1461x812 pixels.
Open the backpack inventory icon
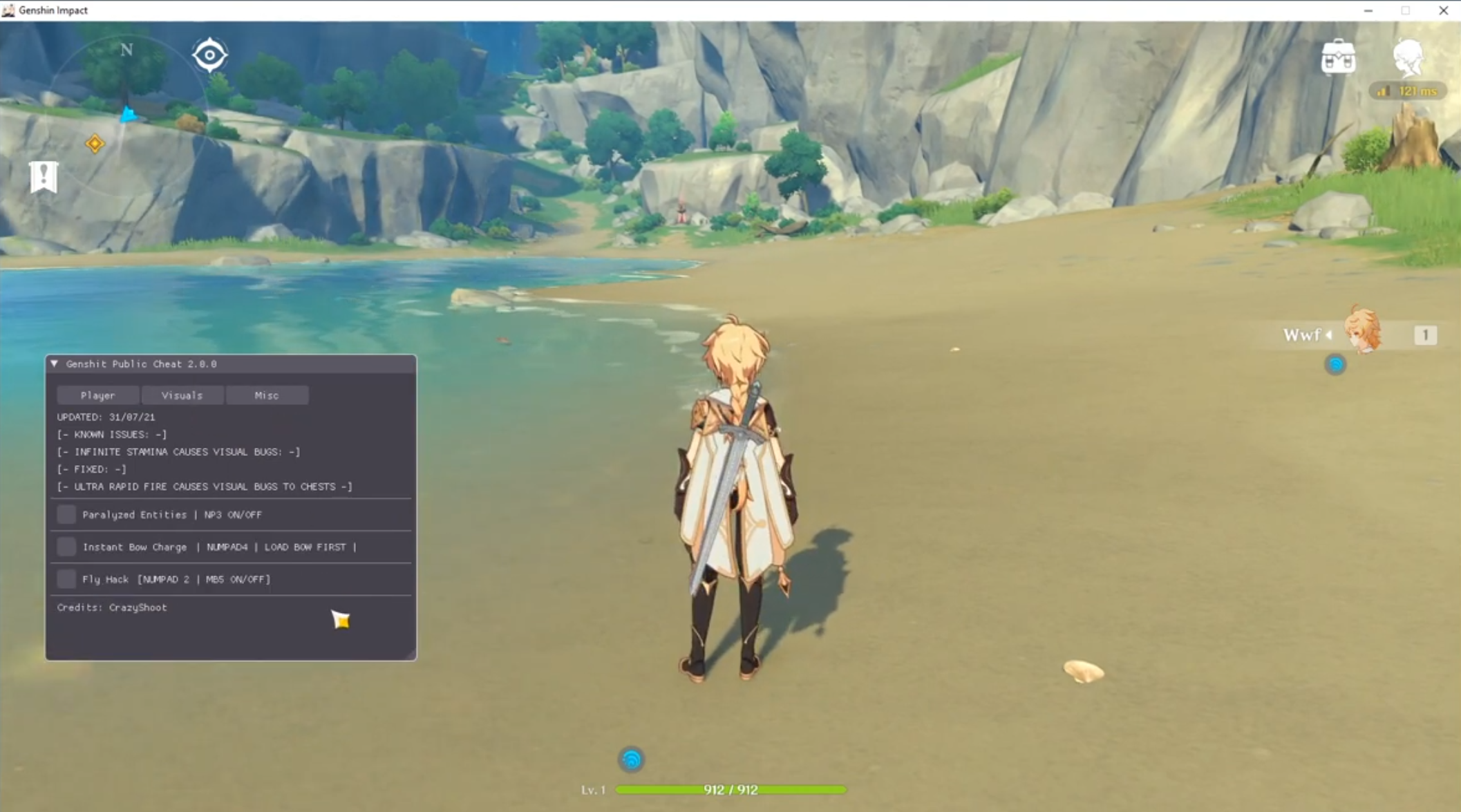tap(1338, 57)
